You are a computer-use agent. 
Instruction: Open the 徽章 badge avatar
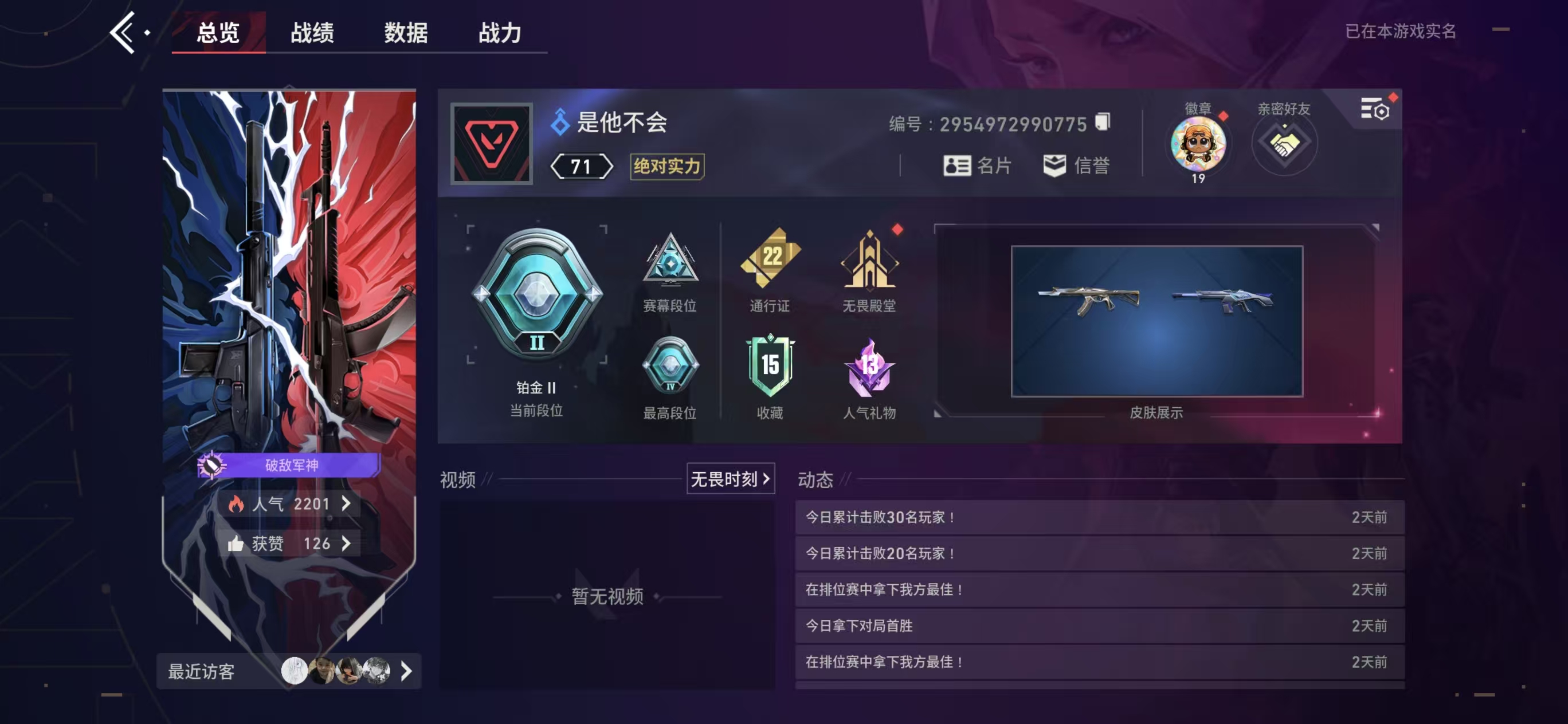click(x=1197, y=145)
